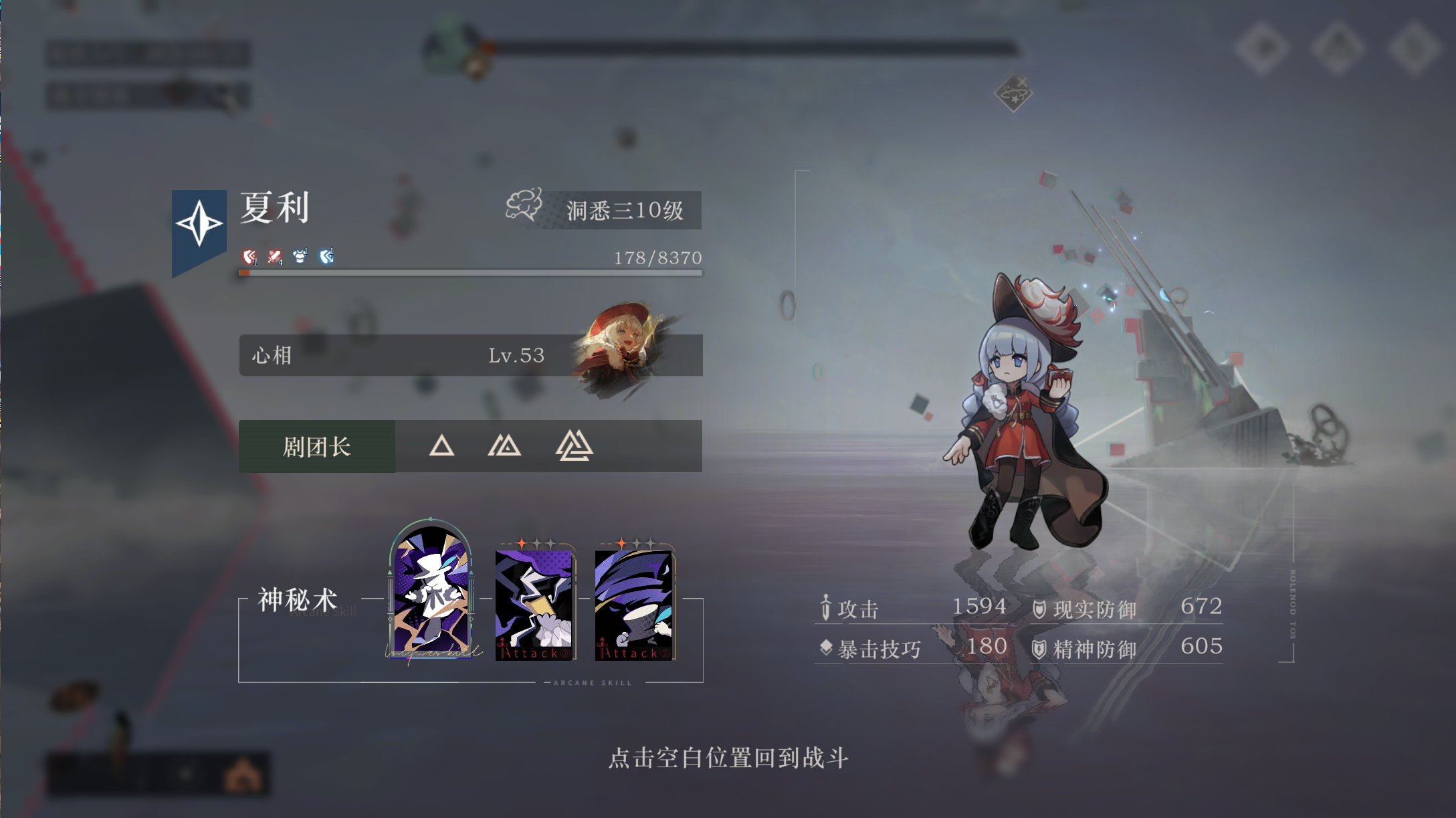Click the diamond icon beside 暴击技巧
Image resolution: width=1456 pixels, height=818 pixels.
[827, 646]
